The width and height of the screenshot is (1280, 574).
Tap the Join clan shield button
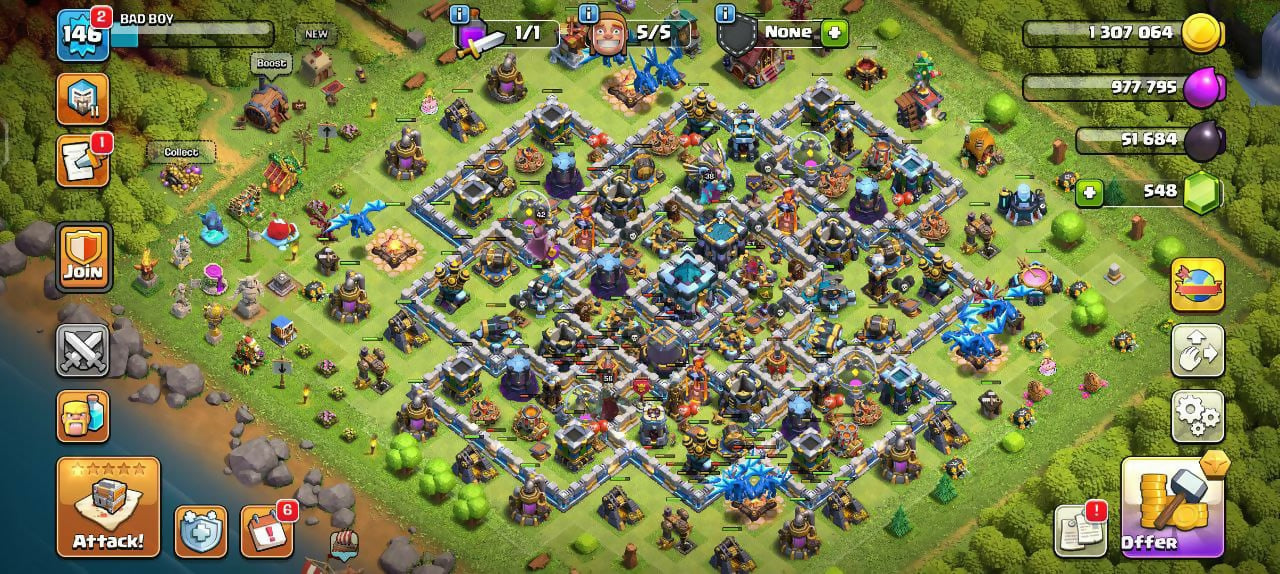pos(83,258)
